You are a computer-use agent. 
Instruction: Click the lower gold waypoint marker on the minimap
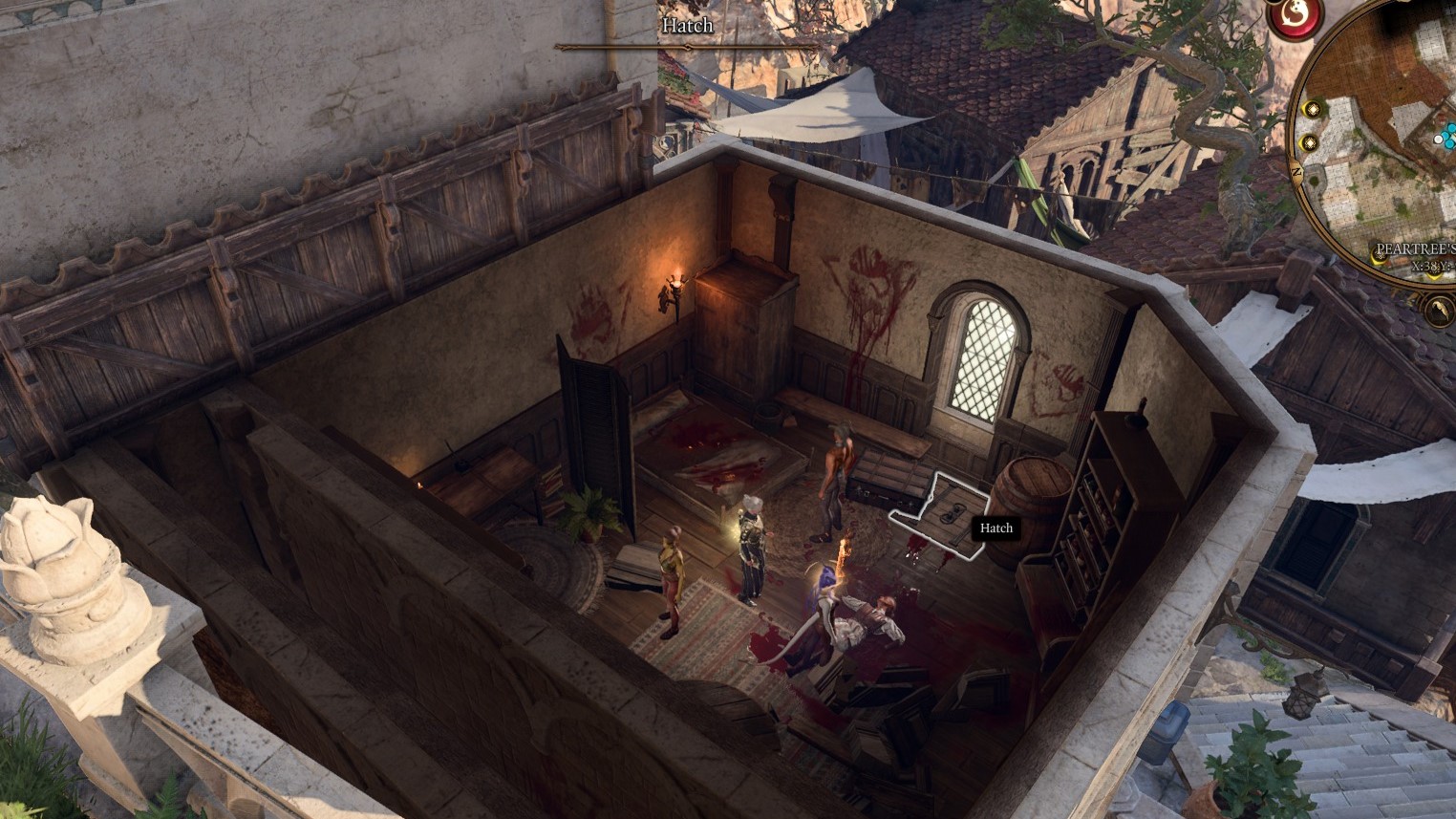1308,143
